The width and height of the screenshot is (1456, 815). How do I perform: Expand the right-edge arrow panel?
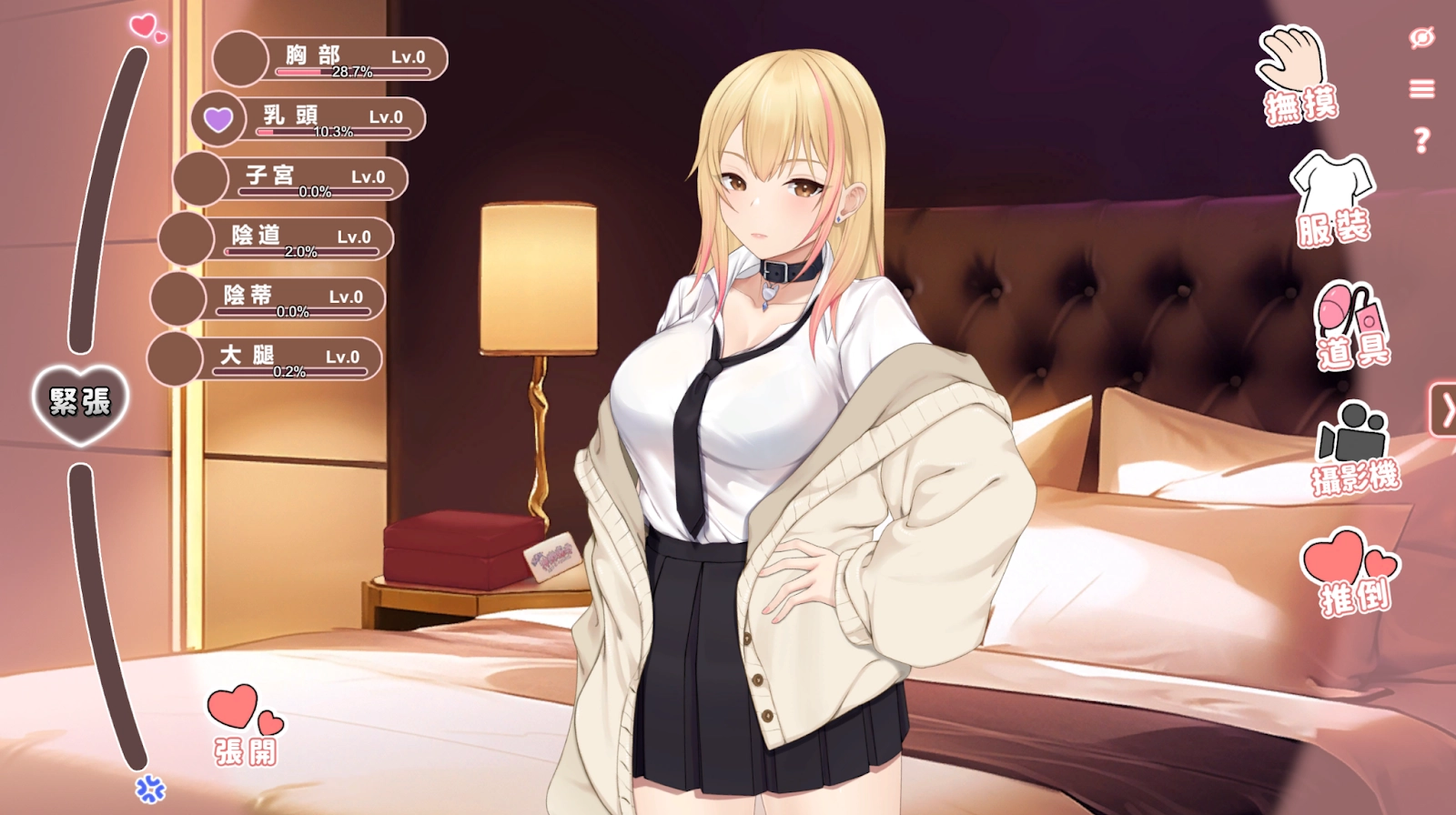pos(1444,410)
